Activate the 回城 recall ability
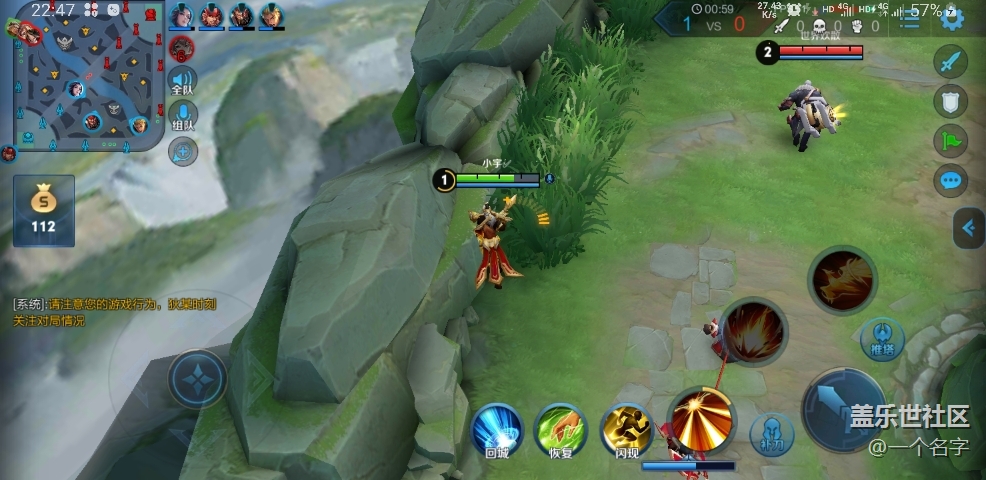 click(x=498, y=430)
